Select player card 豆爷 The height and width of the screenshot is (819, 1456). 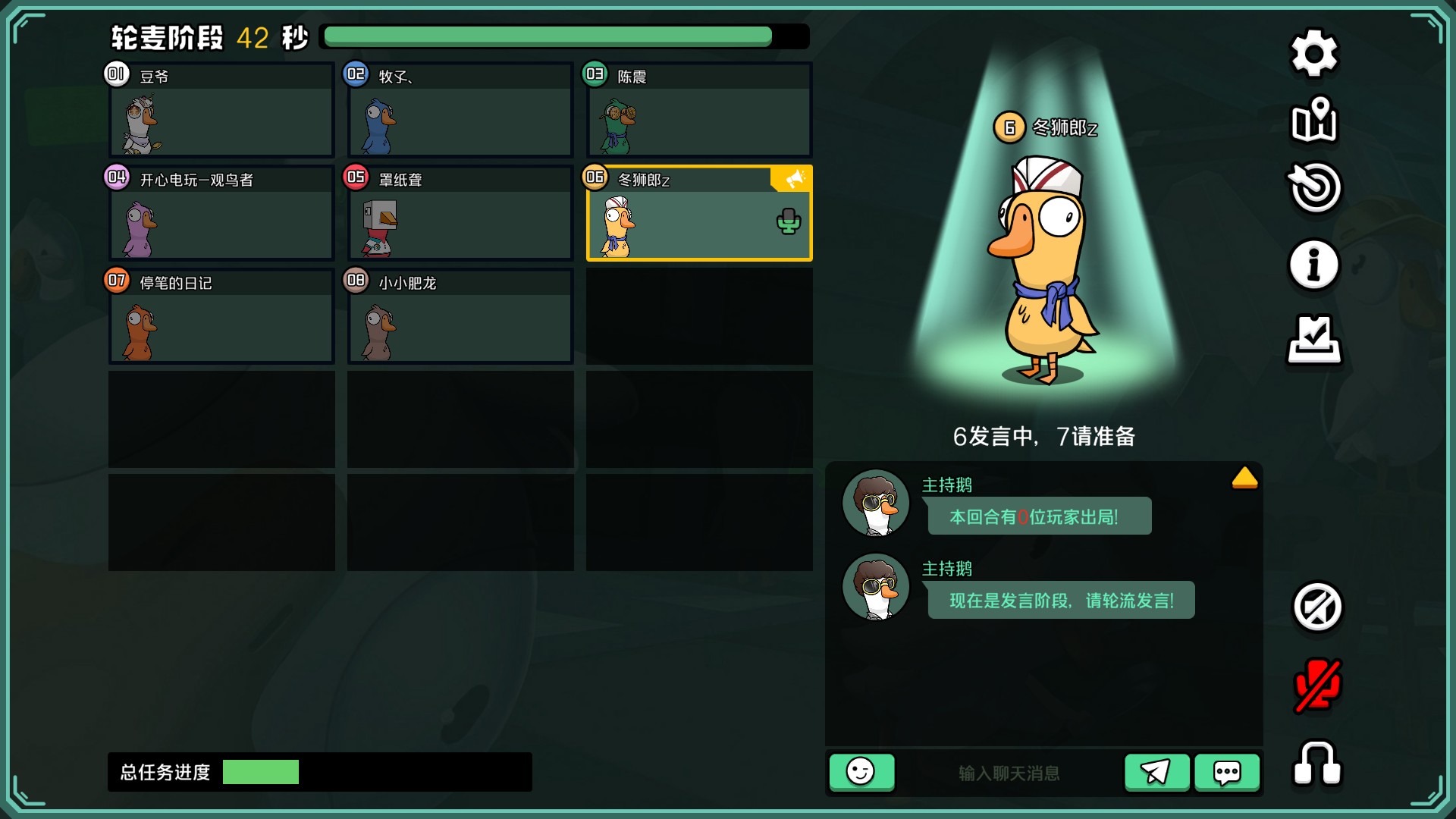[220, 110]
